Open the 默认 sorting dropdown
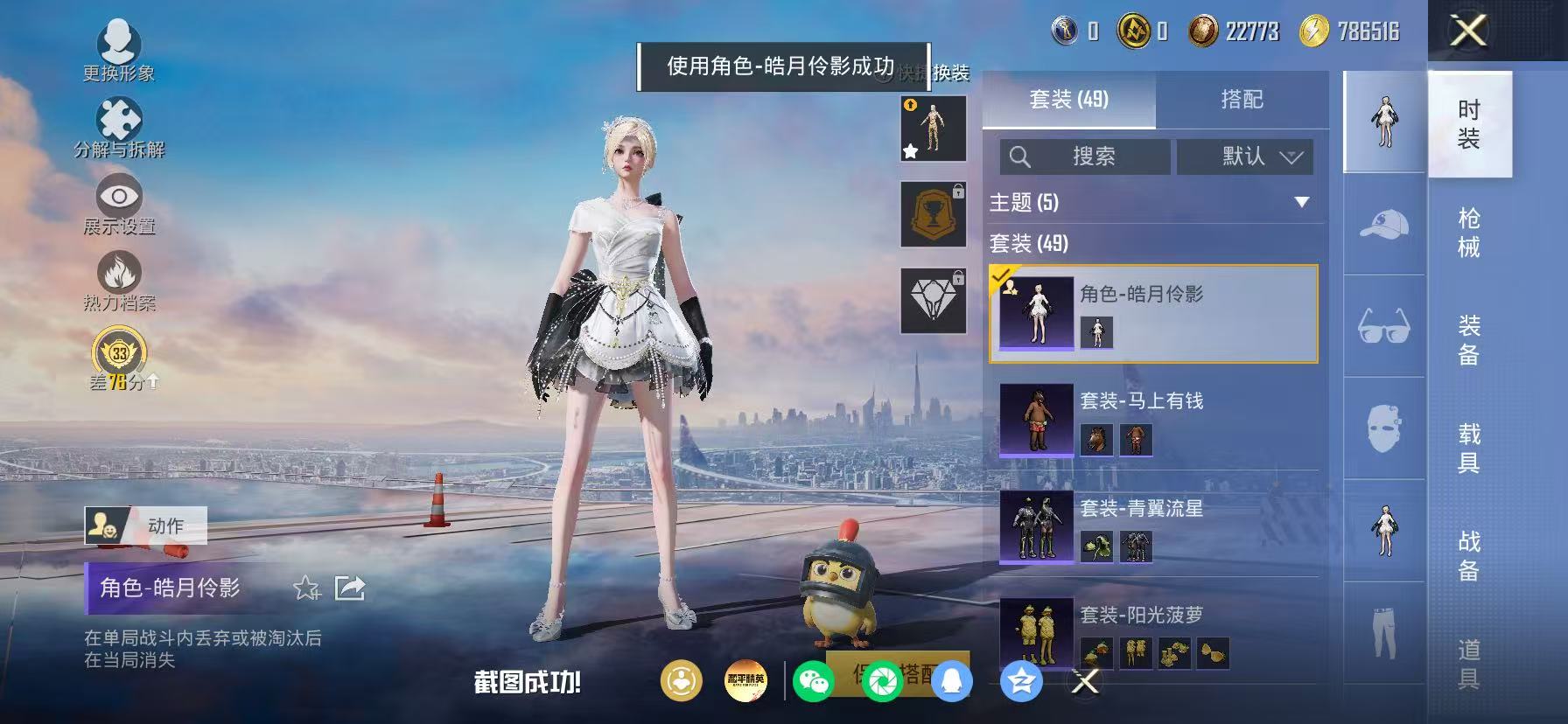 point(1244,157)
